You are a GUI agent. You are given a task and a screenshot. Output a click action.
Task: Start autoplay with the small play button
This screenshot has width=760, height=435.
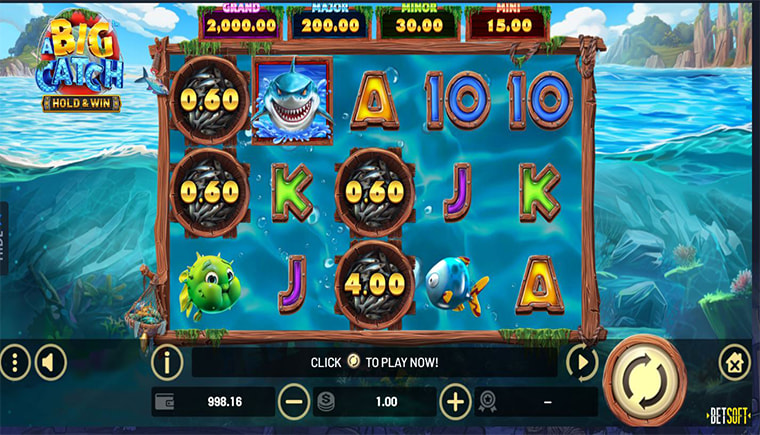[x=581, y=361]
